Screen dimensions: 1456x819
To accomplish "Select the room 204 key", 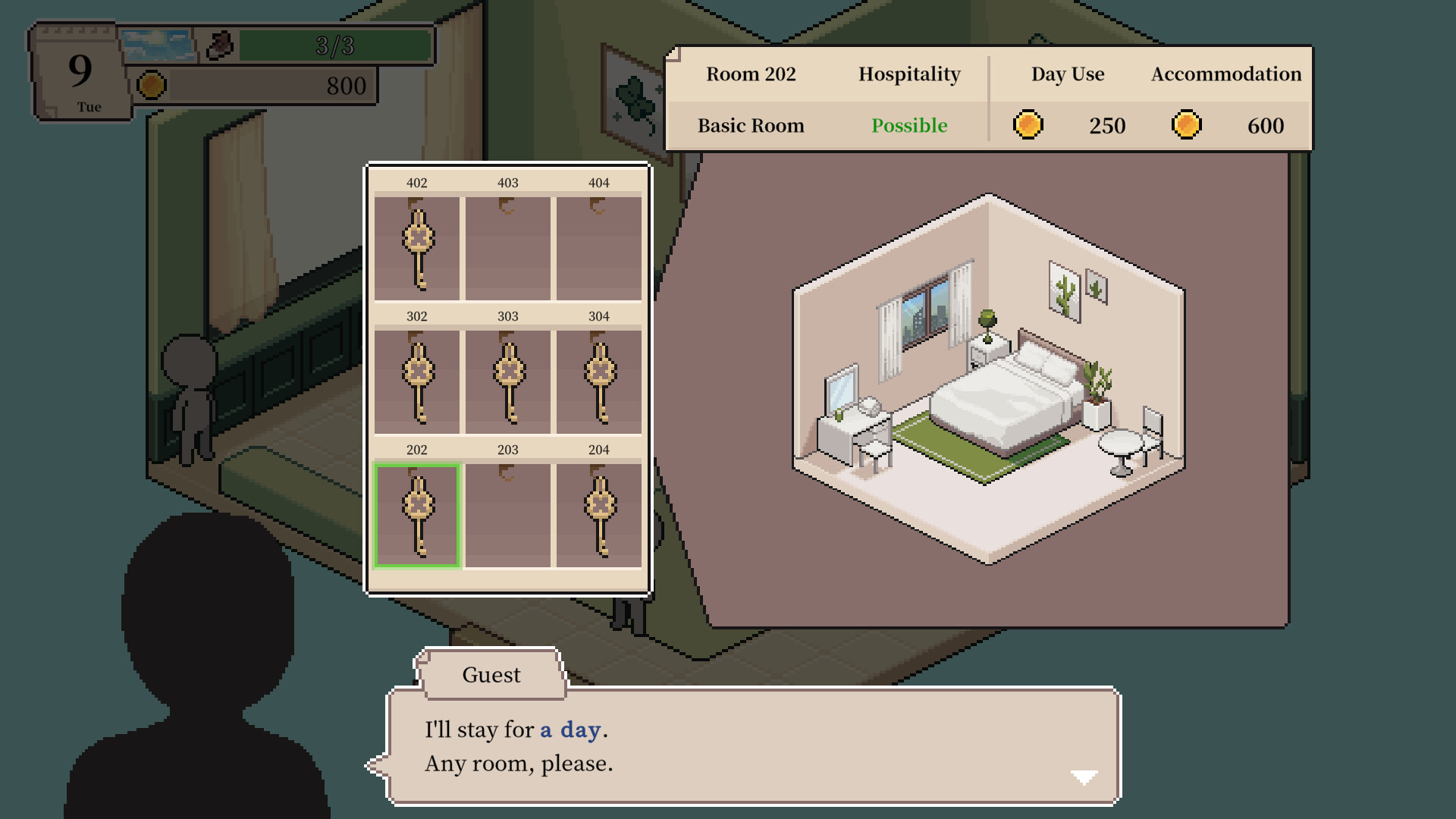I will pos(598,510).
